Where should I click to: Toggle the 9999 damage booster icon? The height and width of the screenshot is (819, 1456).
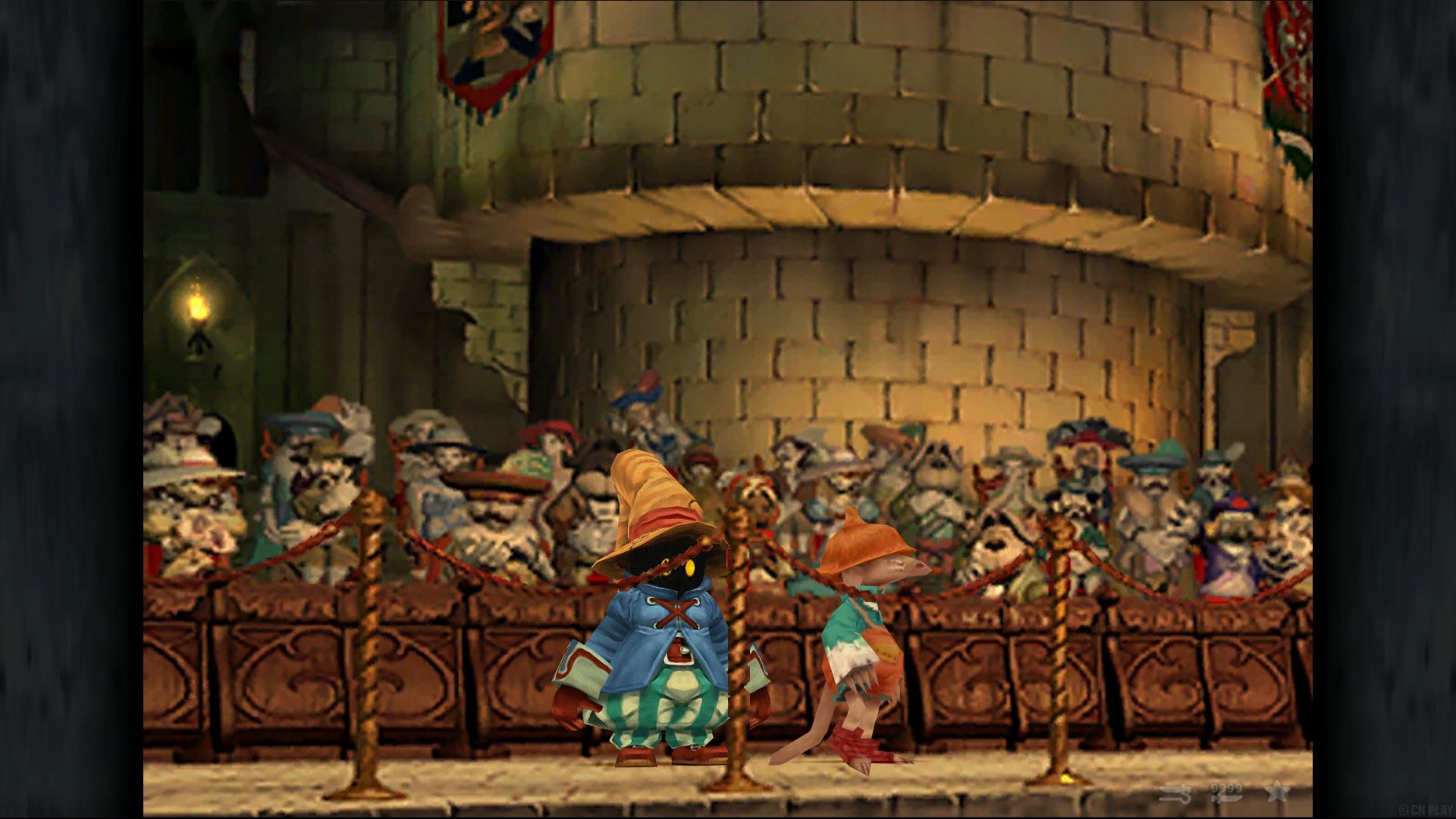(1226, 793)
